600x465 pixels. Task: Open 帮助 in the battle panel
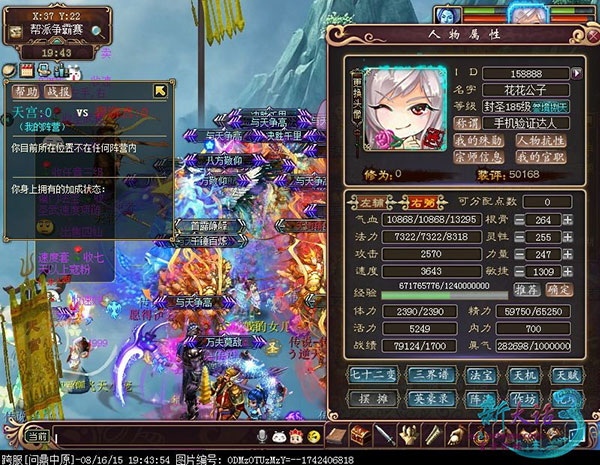click(x=25, y=90)
